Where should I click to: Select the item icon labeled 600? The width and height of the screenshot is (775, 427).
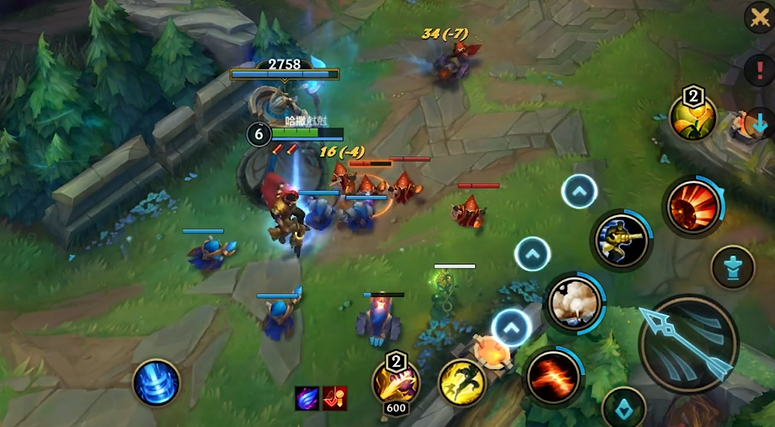396,381
